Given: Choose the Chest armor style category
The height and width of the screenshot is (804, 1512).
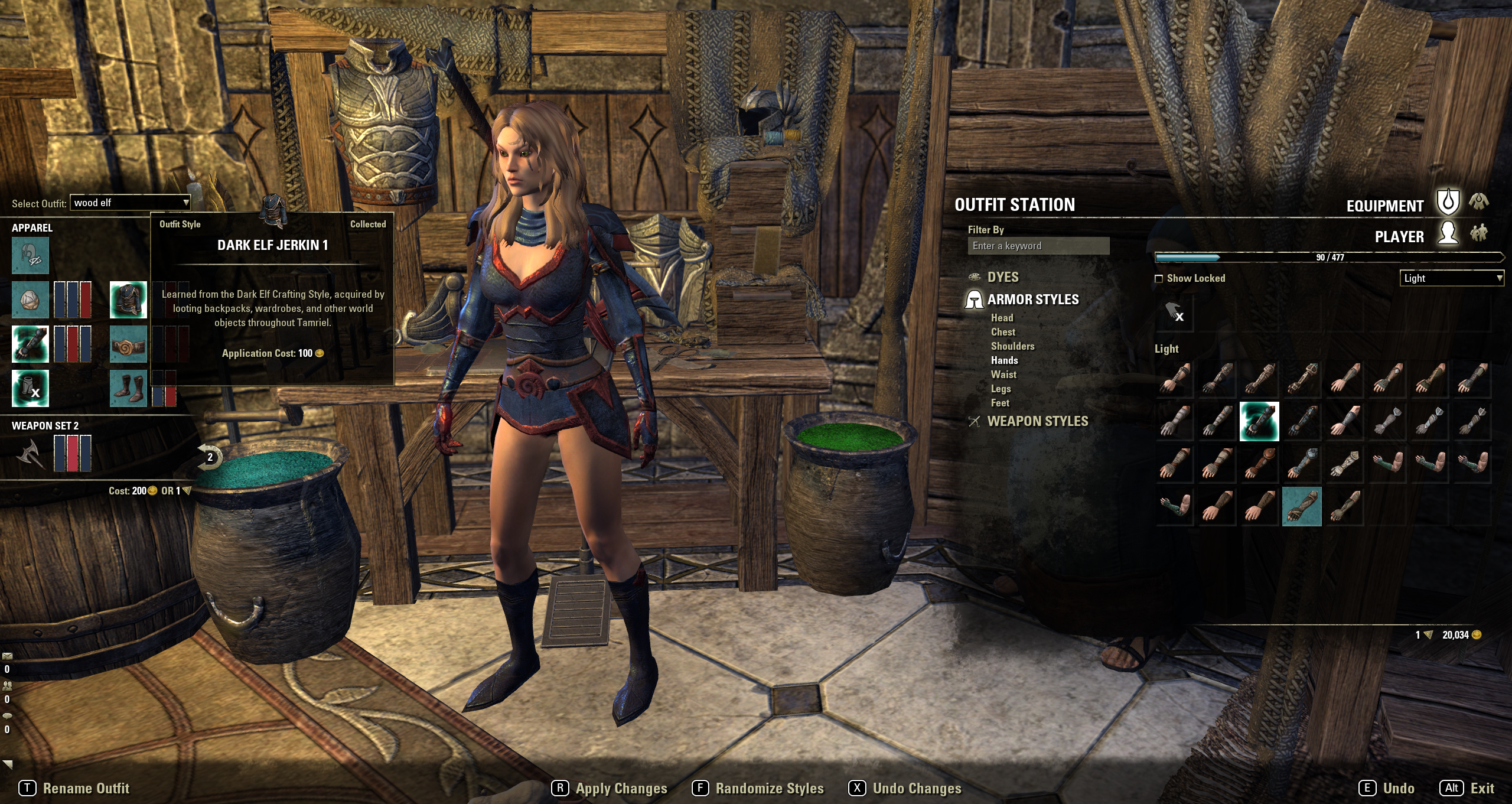Looking at the screenshot, I should tap(1003, 332).
